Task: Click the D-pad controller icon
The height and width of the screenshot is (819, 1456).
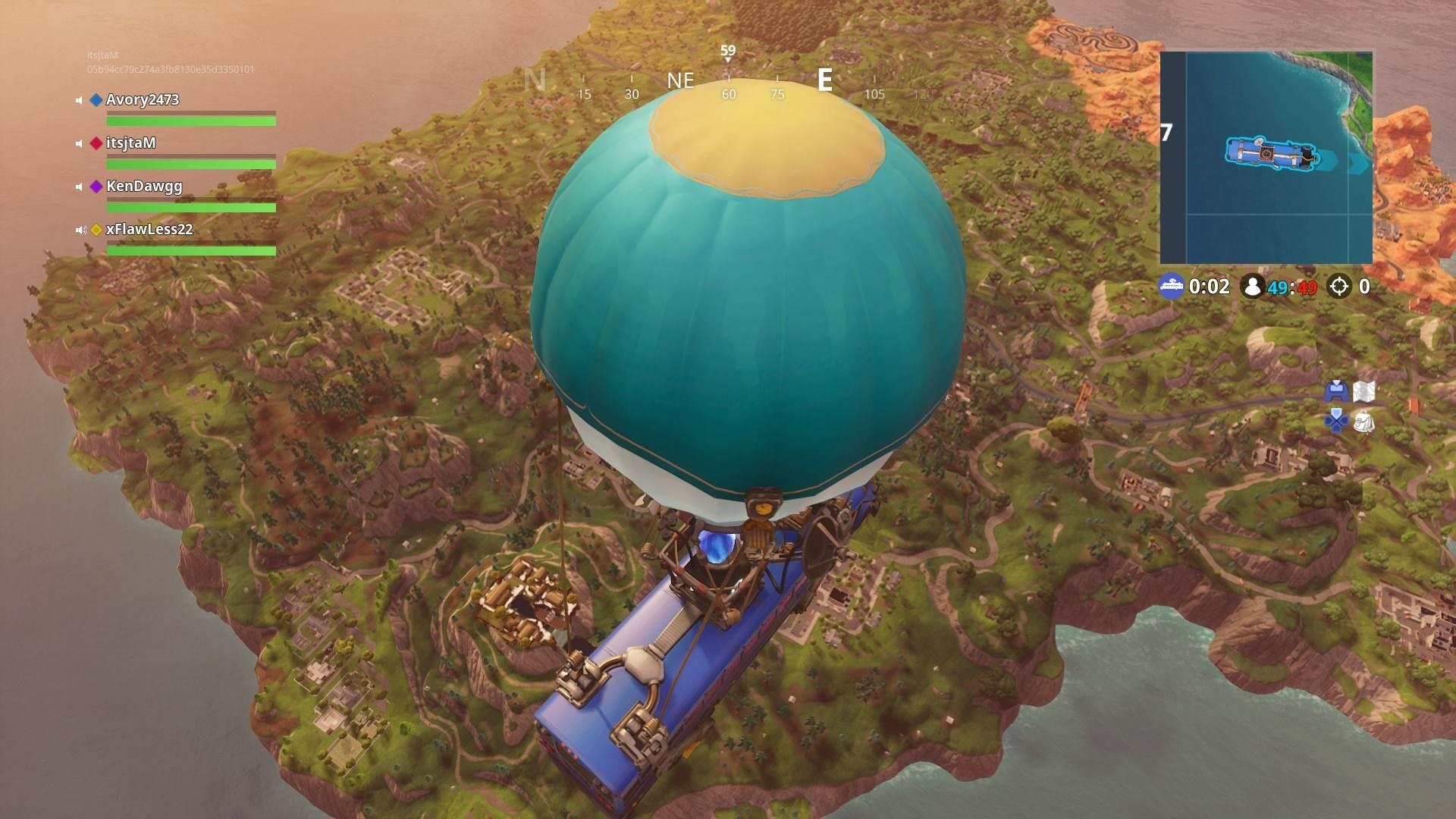Action: point(1335,420)
